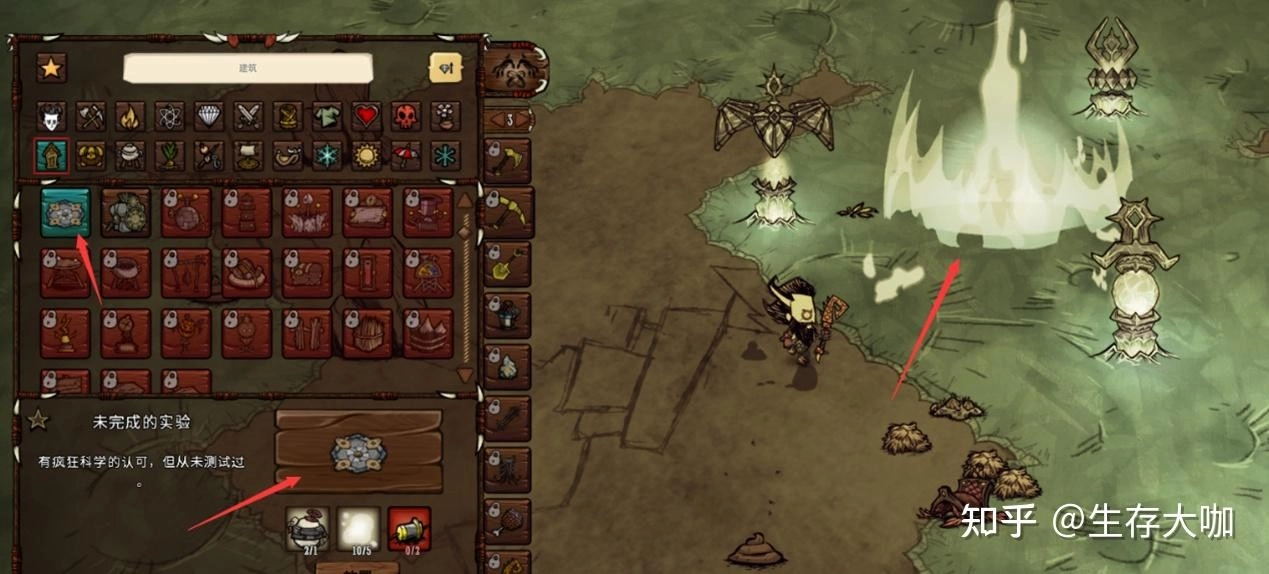Switch to the crossed swords weapons filter
The image size is (1269, 574).
point(248,117)
